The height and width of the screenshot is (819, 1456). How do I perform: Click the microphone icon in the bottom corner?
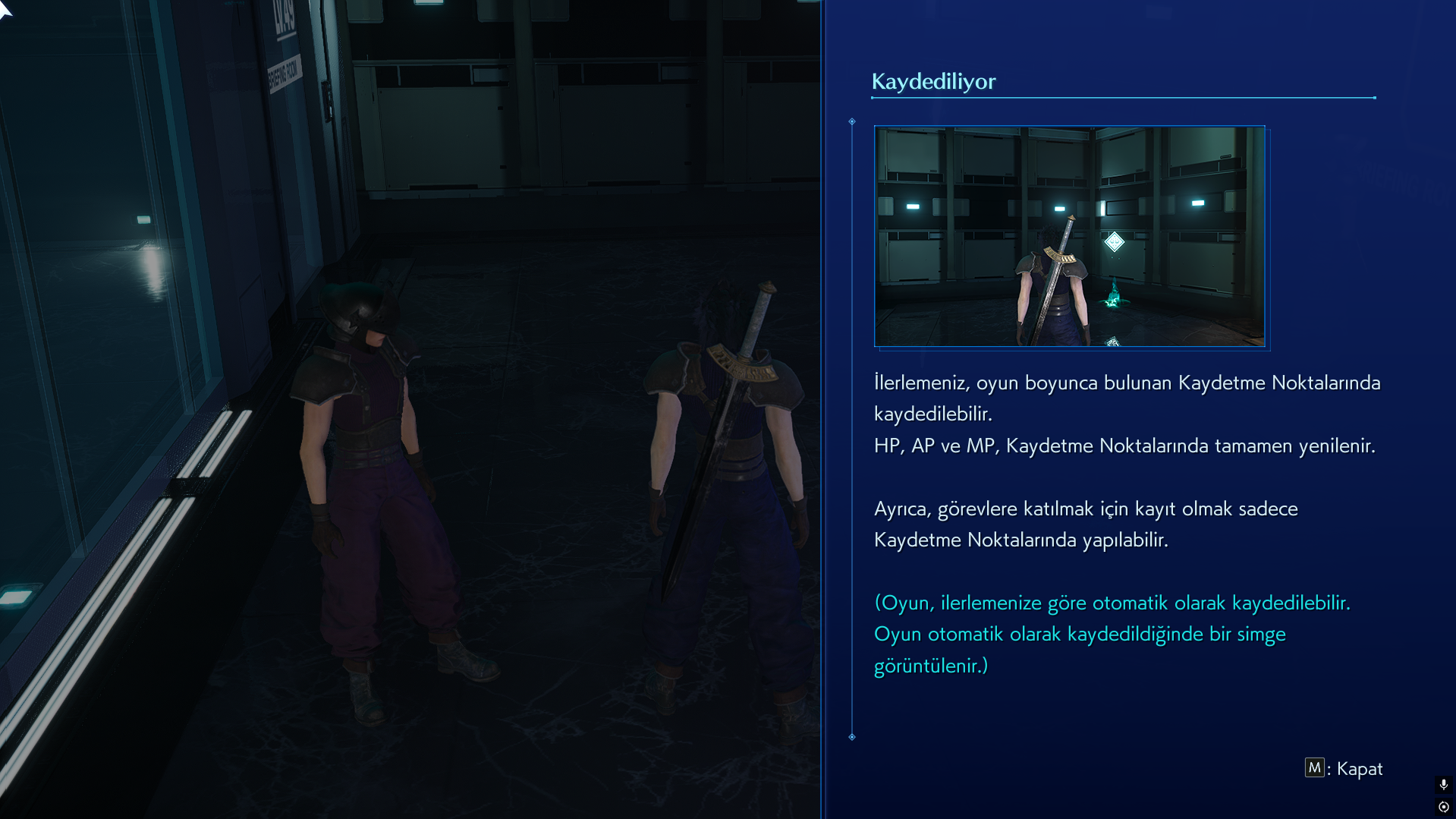[x=1443, y=786]
